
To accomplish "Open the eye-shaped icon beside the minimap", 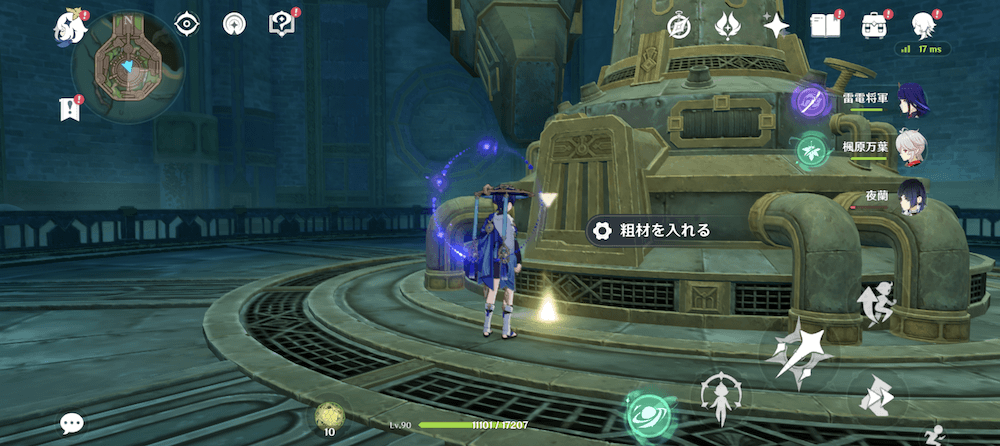I will (187, 24).
